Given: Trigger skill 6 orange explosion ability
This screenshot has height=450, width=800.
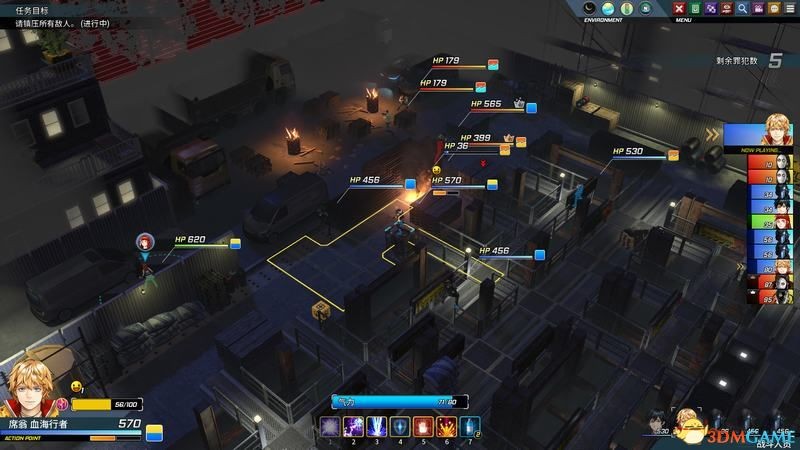Looking at the screenshot, I should point(446,426).
